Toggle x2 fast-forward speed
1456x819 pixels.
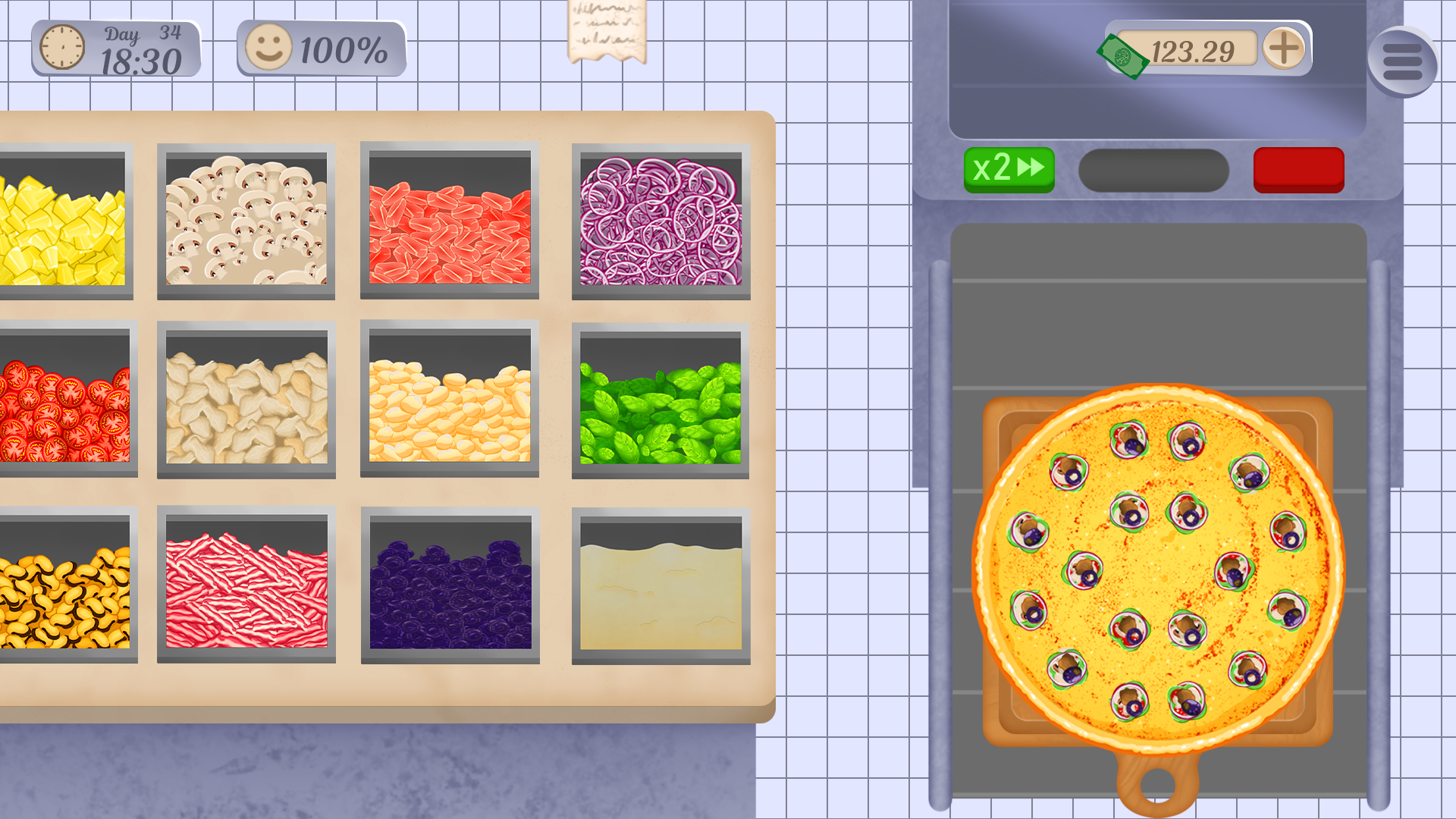pyautogui.click(x=1009, y=168)
